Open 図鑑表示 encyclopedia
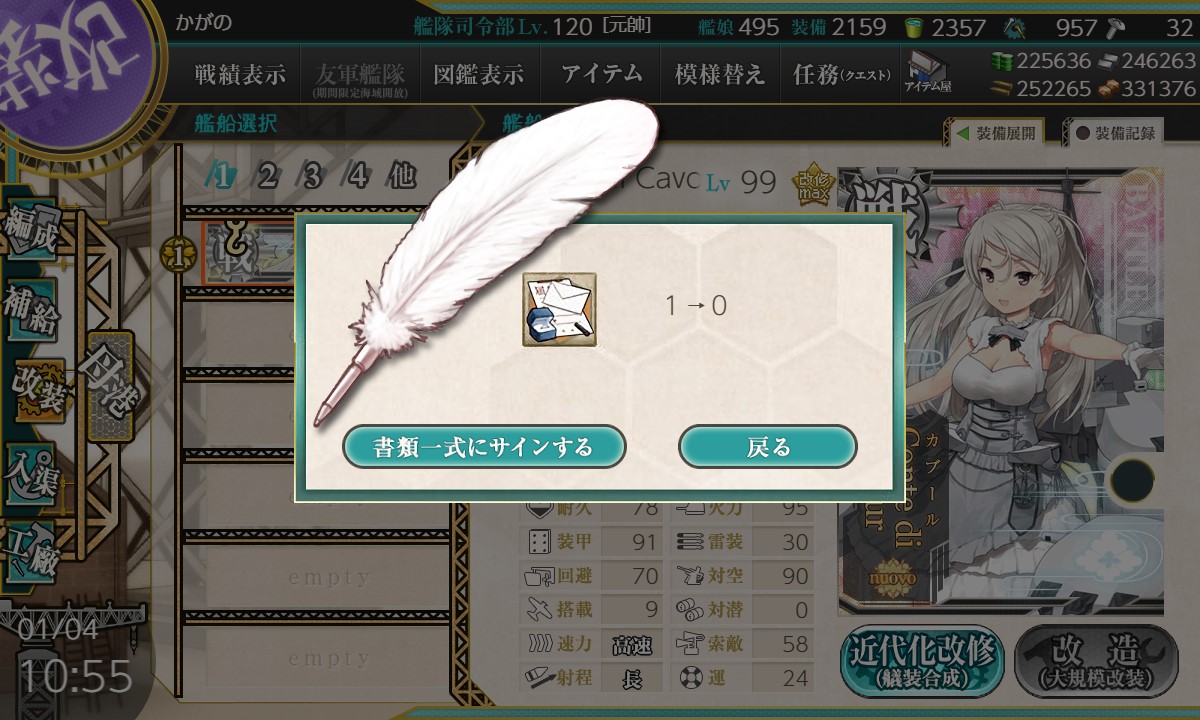This screenshot has height=720, width=1200. [478, 74]
